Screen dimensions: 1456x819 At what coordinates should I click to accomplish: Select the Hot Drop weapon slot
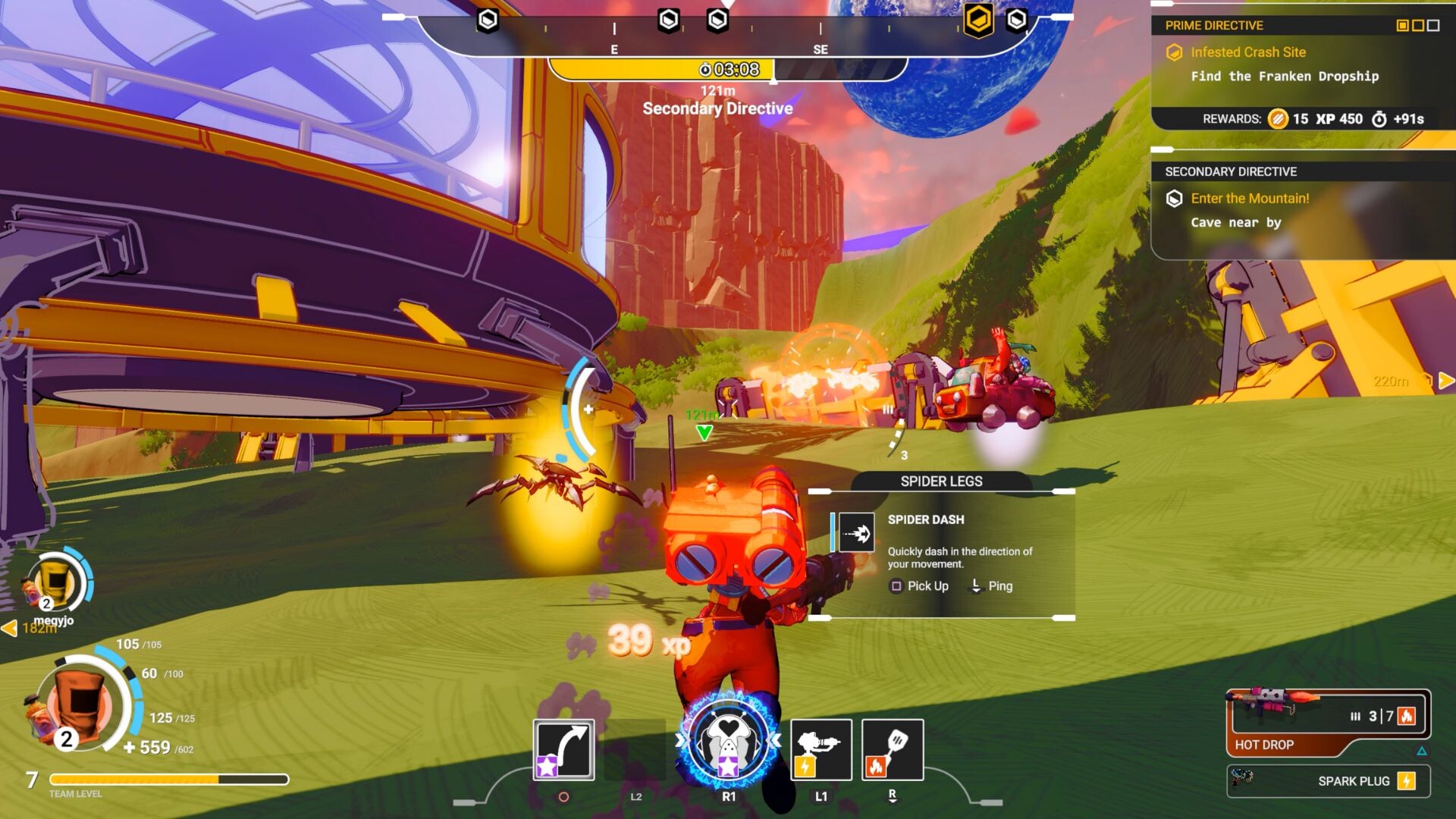1327,721
